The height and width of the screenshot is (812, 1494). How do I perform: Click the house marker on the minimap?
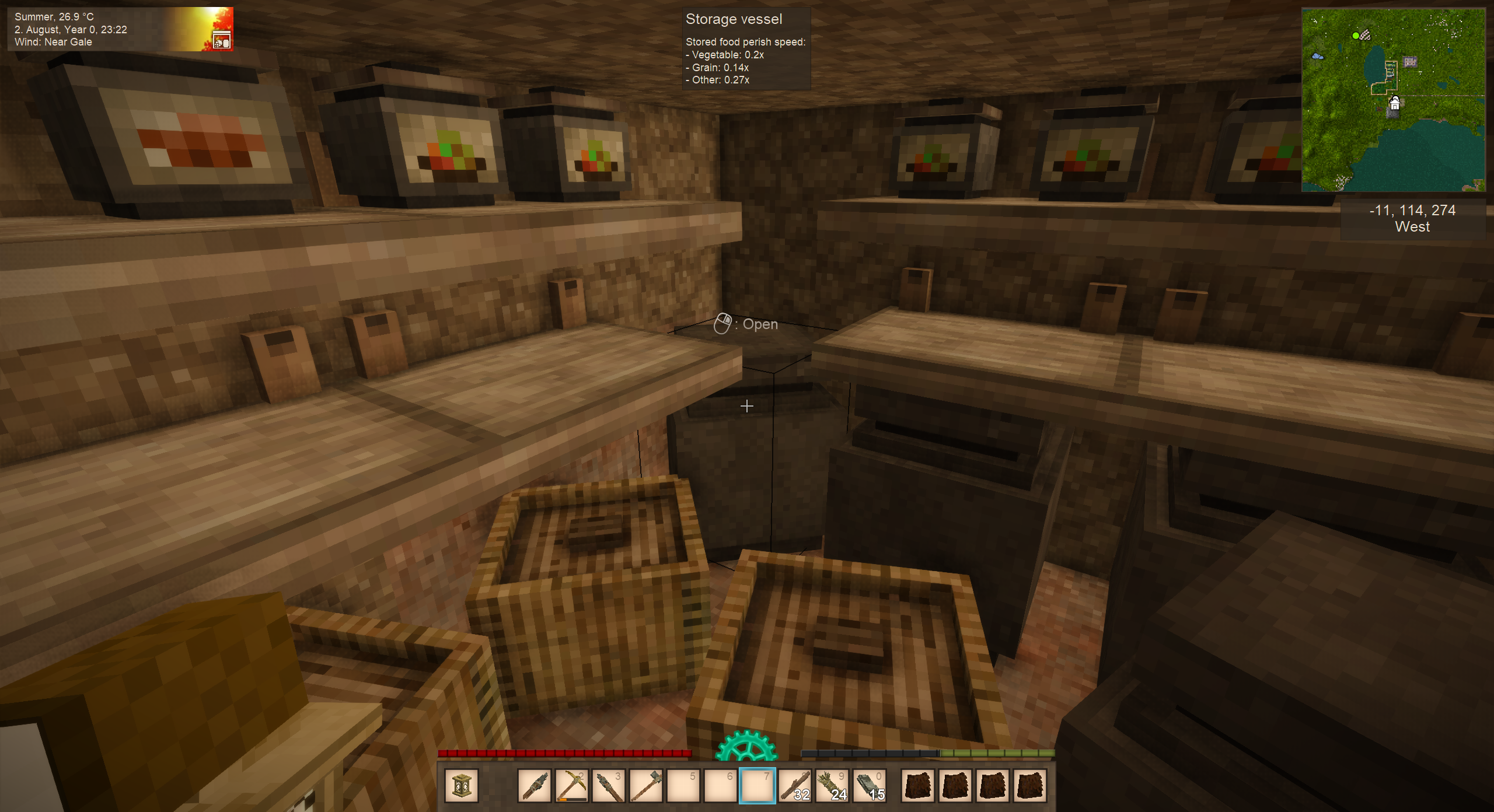click(1394, 104)
